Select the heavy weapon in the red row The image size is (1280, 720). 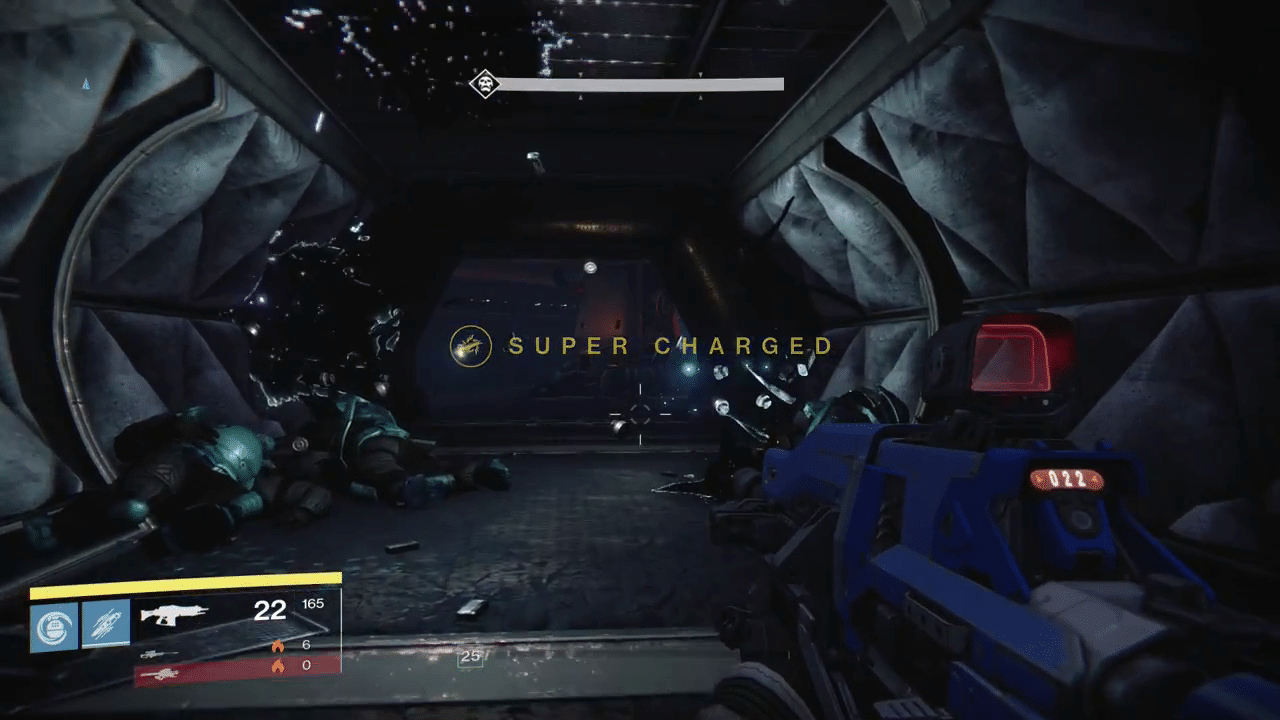(160, 675)
